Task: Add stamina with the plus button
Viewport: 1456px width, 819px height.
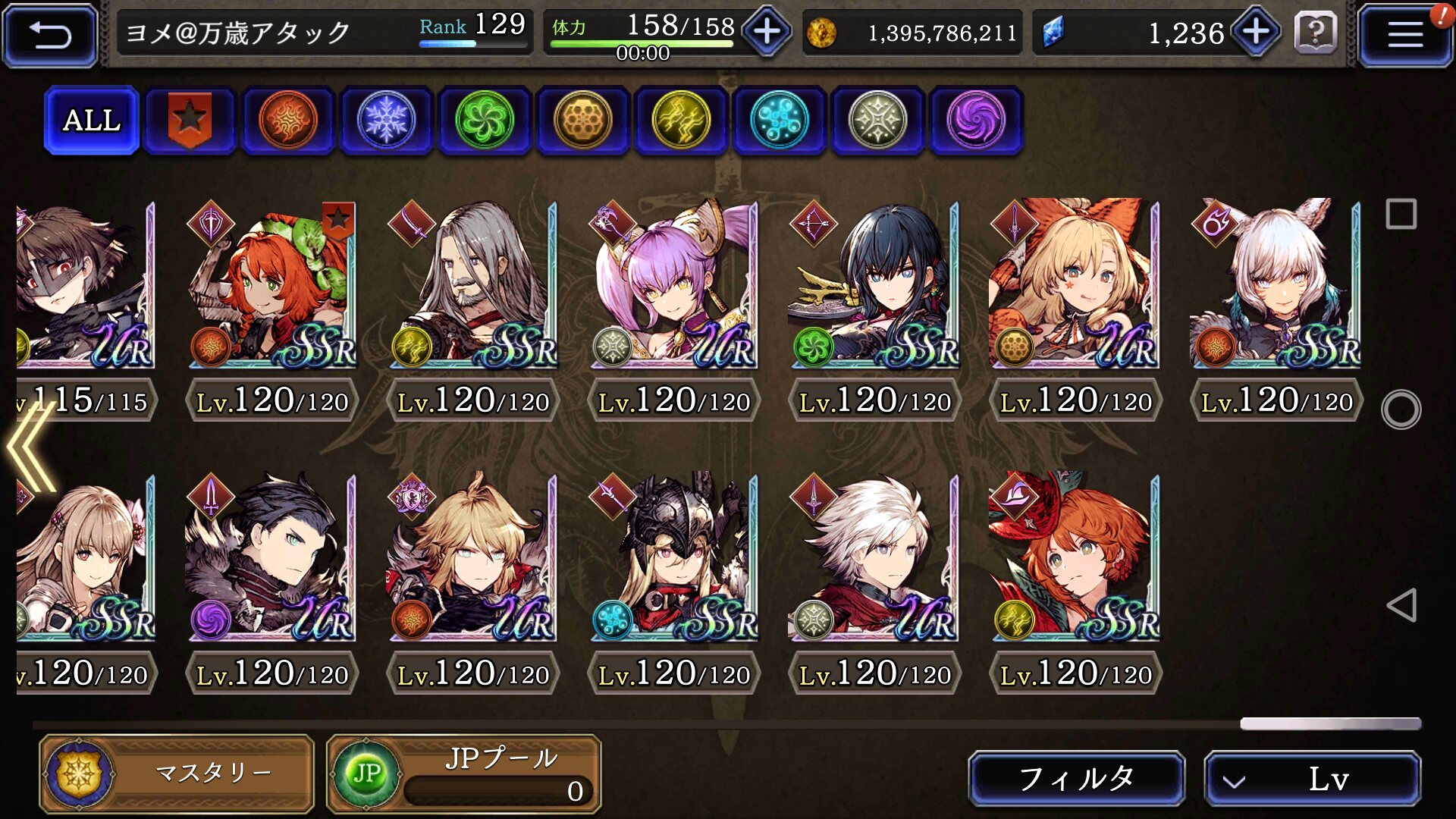Action: click(x=767, y=32)
